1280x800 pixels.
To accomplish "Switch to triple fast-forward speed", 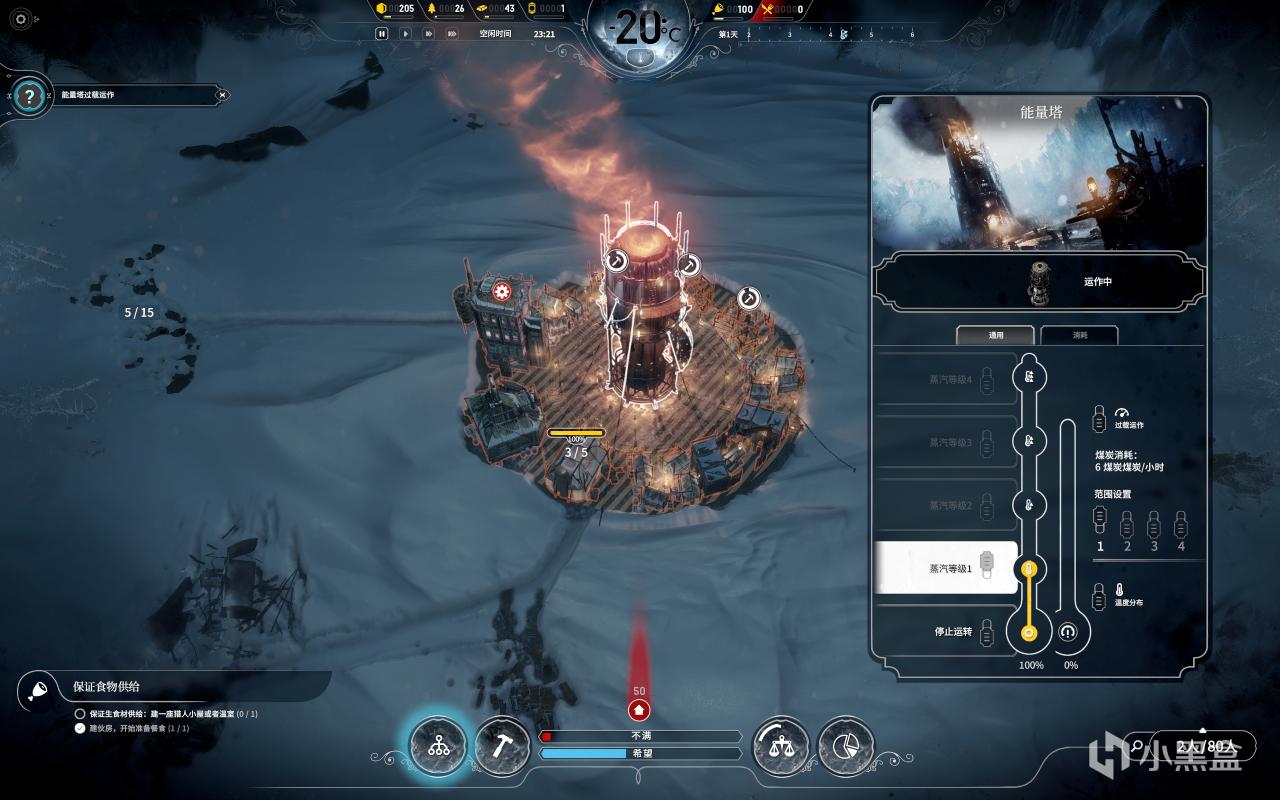I will (x=453, y=33).
